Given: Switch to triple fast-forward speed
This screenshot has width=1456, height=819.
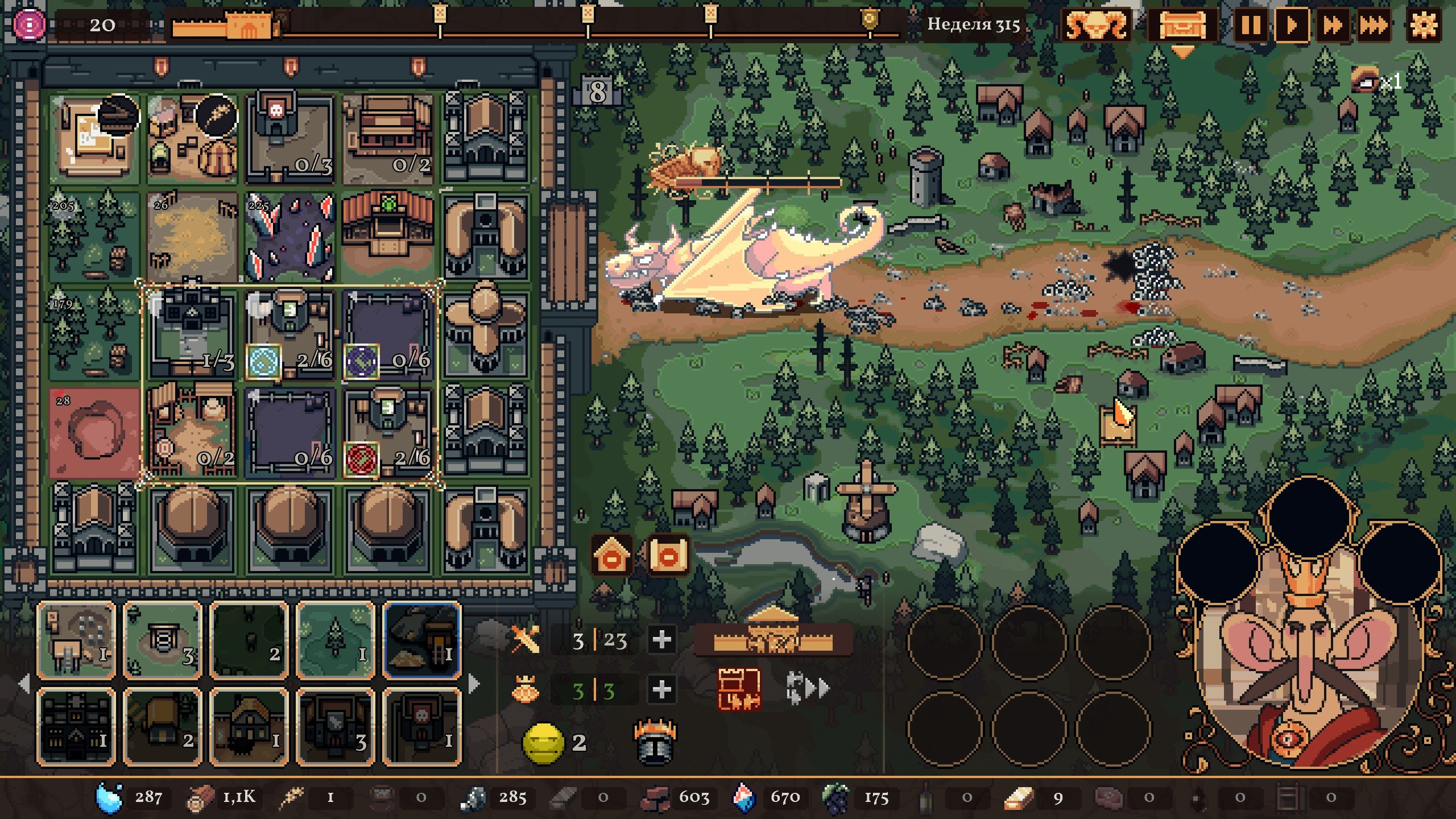Looking at the screenshot, I should coord(1374,26).
